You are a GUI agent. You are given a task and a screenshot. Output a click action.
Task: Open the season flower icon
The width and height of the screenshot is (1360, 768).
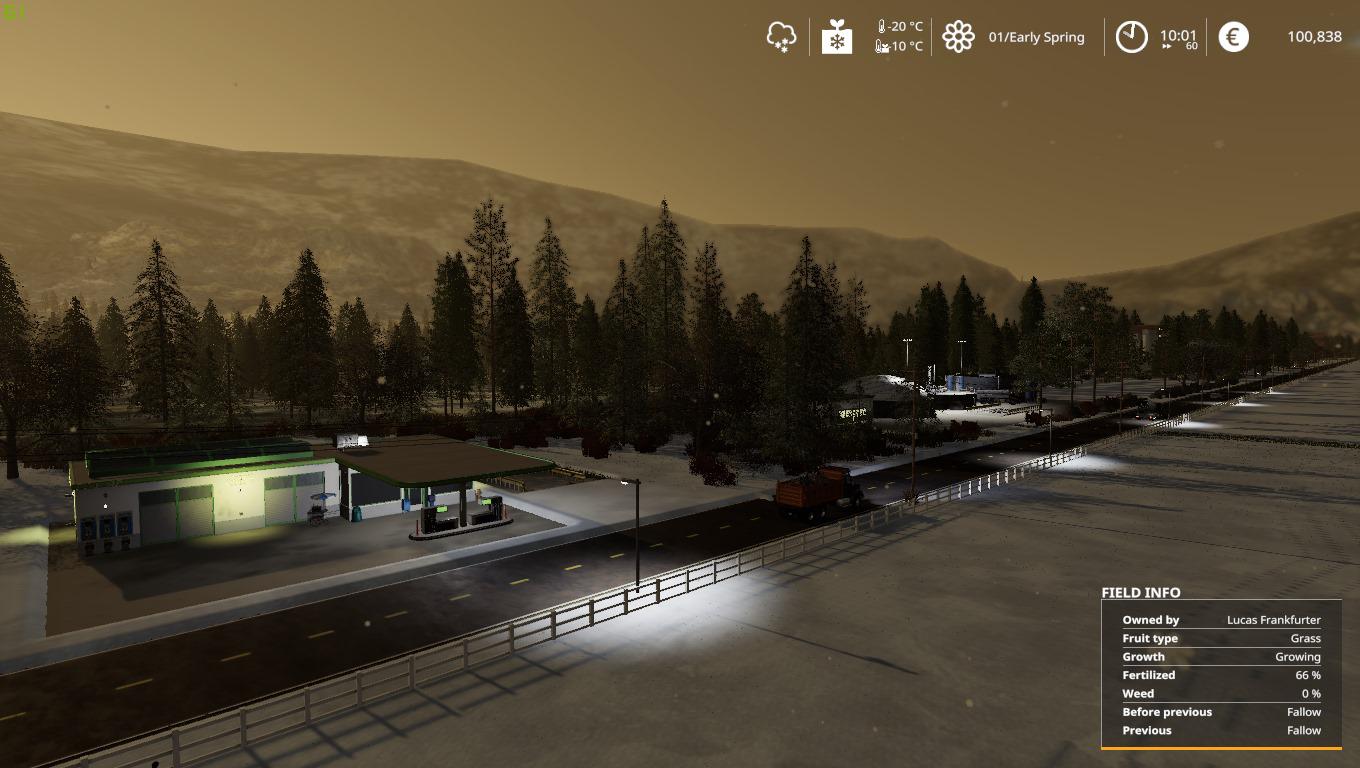[958, 37]
